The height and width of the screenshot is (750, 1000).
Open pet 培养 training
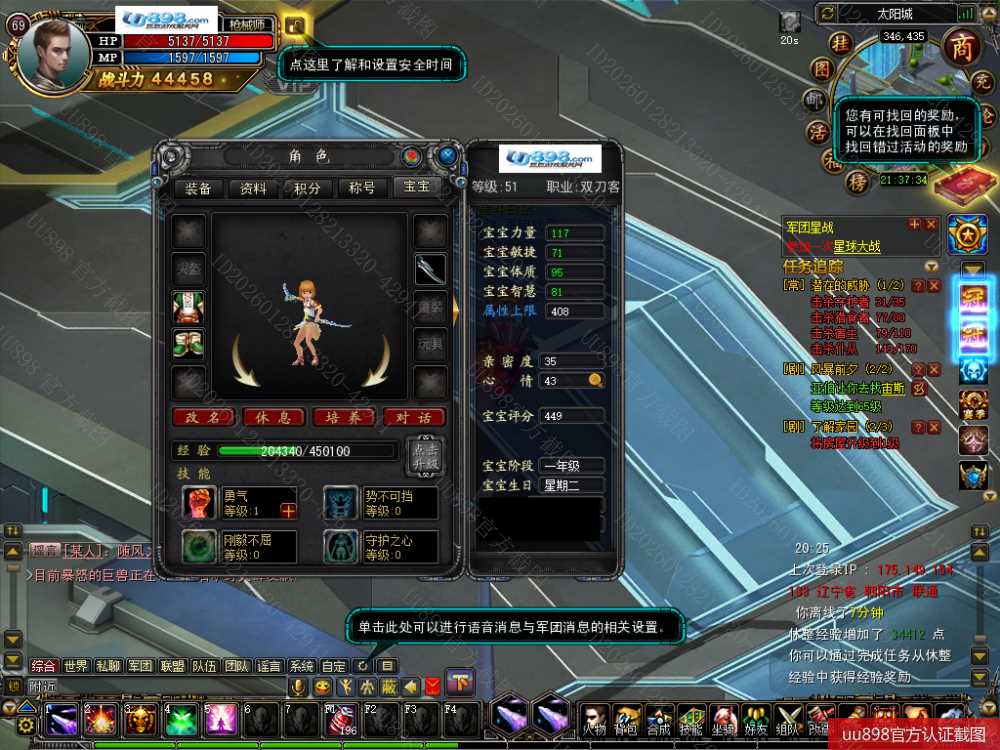pos(343,417)
